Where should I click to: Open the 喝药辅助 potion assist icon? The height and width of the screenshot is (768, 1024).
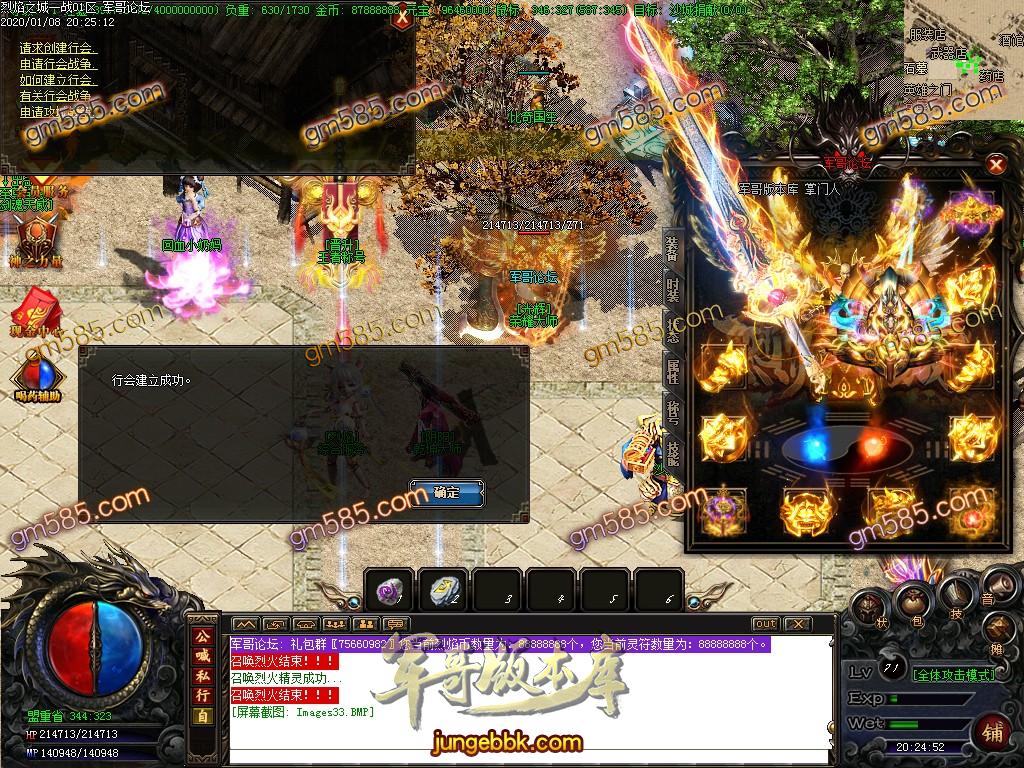coord(38,378)
